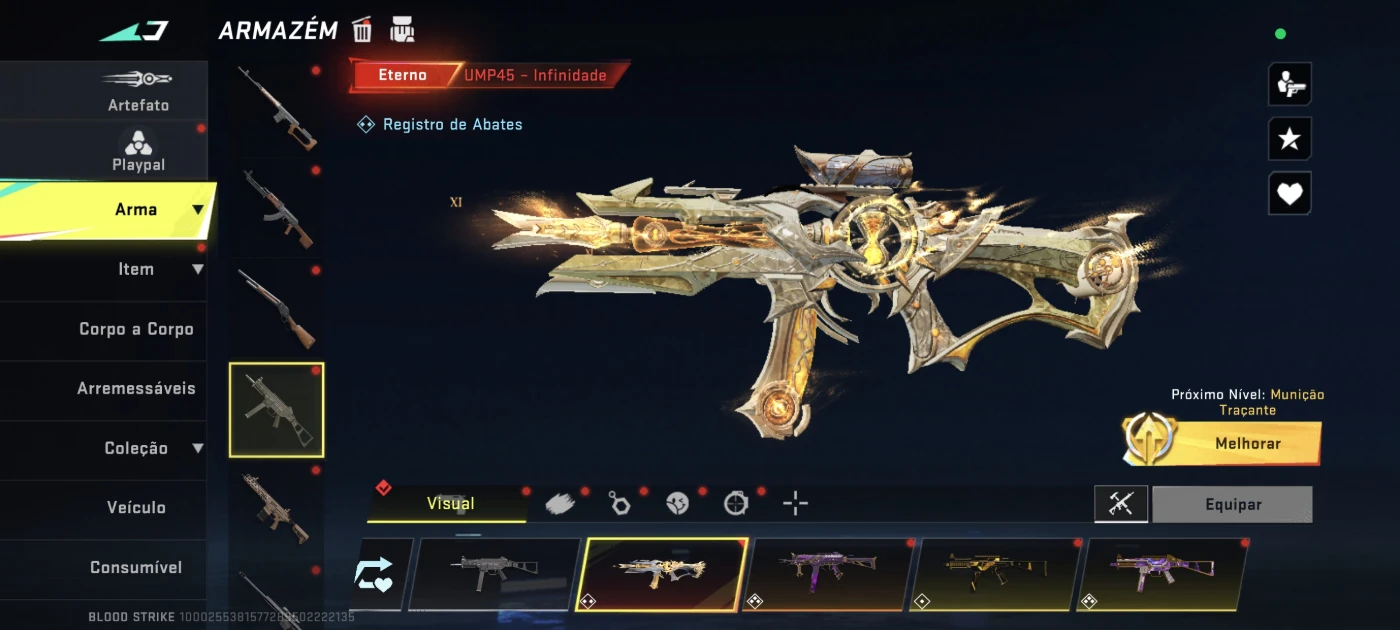1400x630 pixels.
Task: Open the crosshair customization tab
Action: click(795, 503)
